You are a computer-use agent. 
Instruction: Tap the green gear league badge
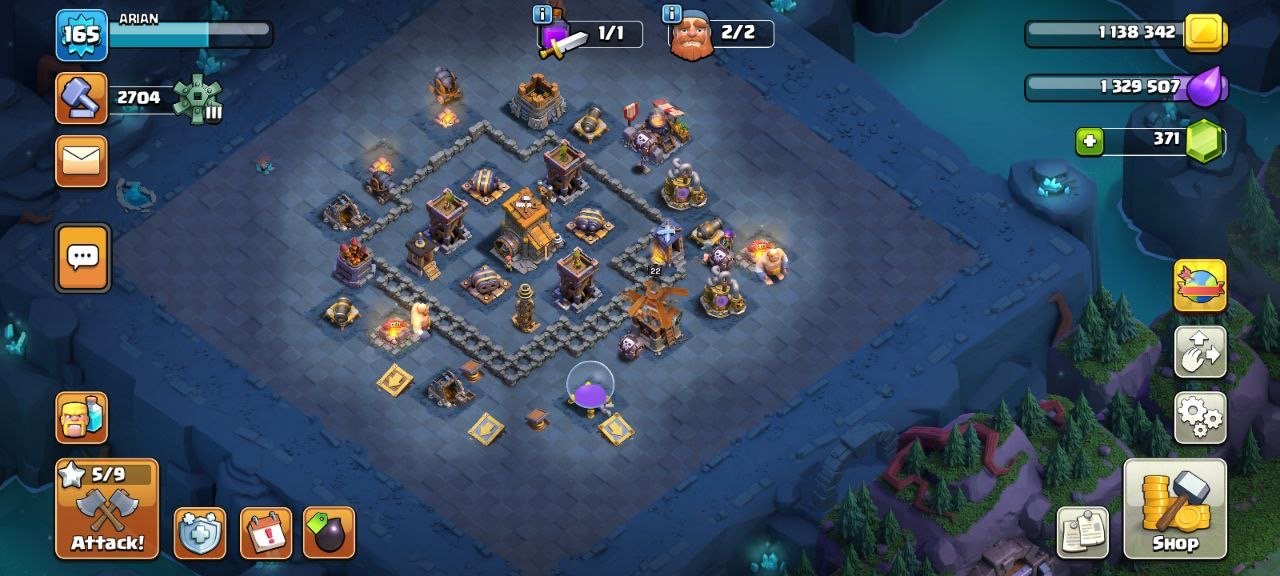[196, 99]
